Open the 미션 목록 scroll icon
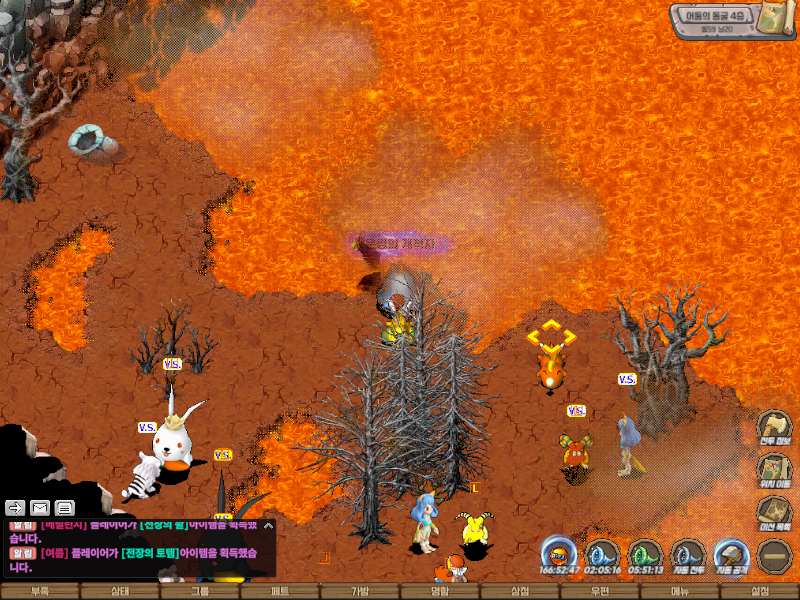 pyautogui.click(x=774, y=513)
